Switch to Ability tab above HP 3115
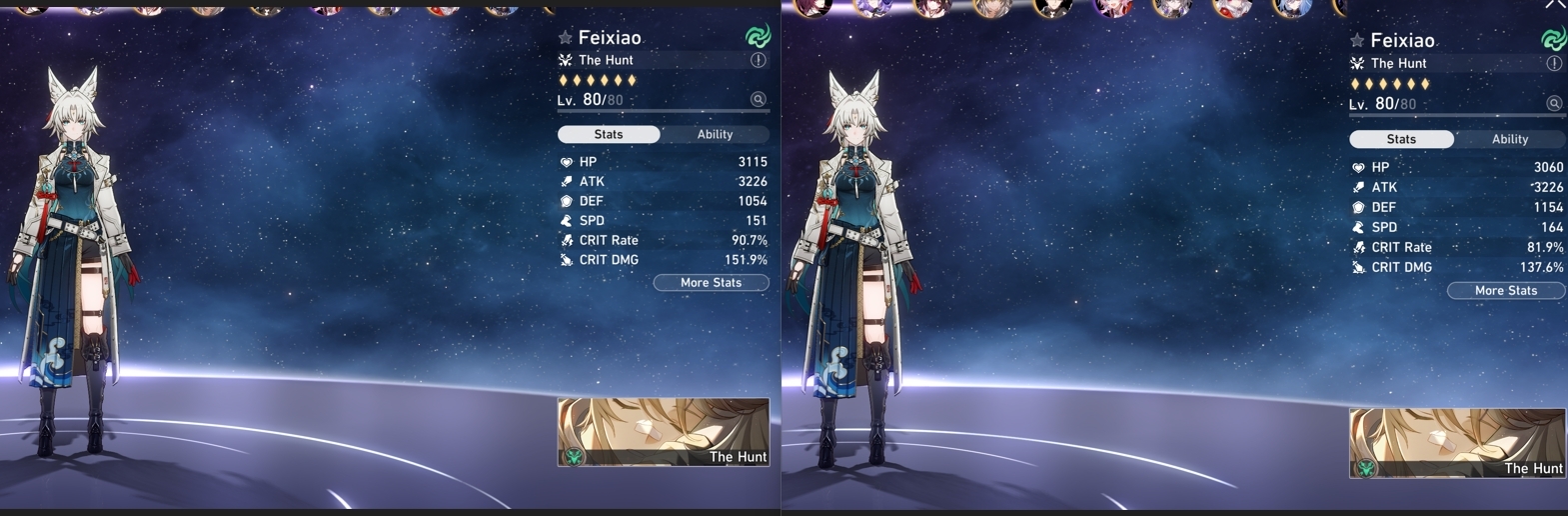 [715, 134]
